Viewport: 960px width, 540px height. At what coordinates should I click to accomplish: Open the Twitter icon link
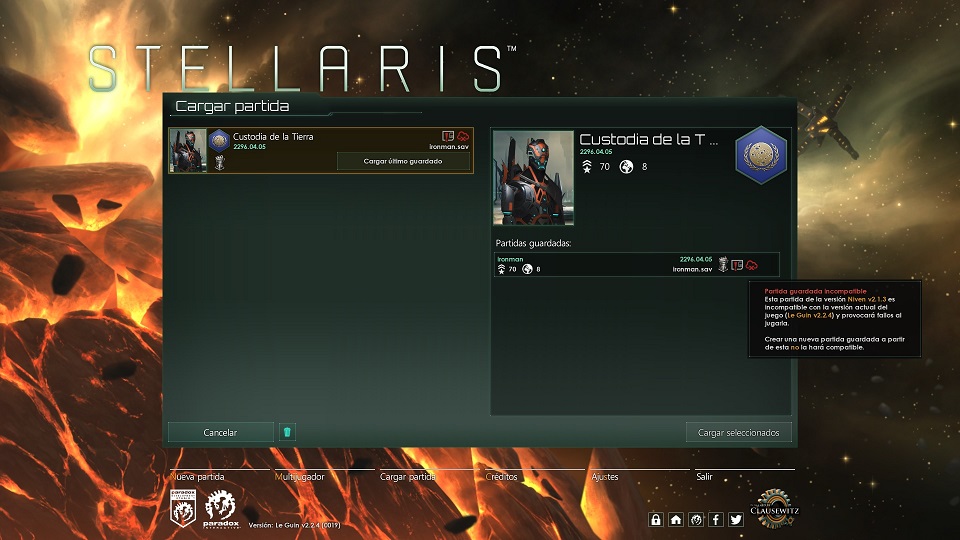point(736,519)
